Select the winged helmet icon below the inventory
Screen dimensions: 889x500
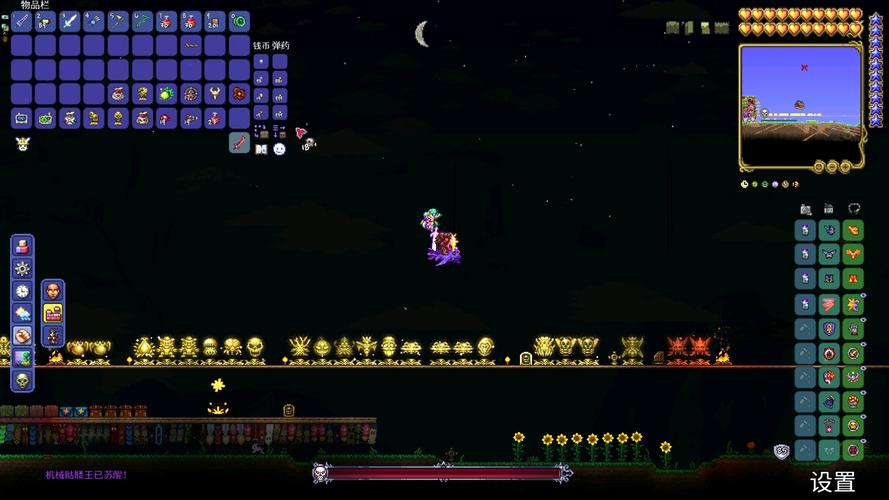[22, 144]
